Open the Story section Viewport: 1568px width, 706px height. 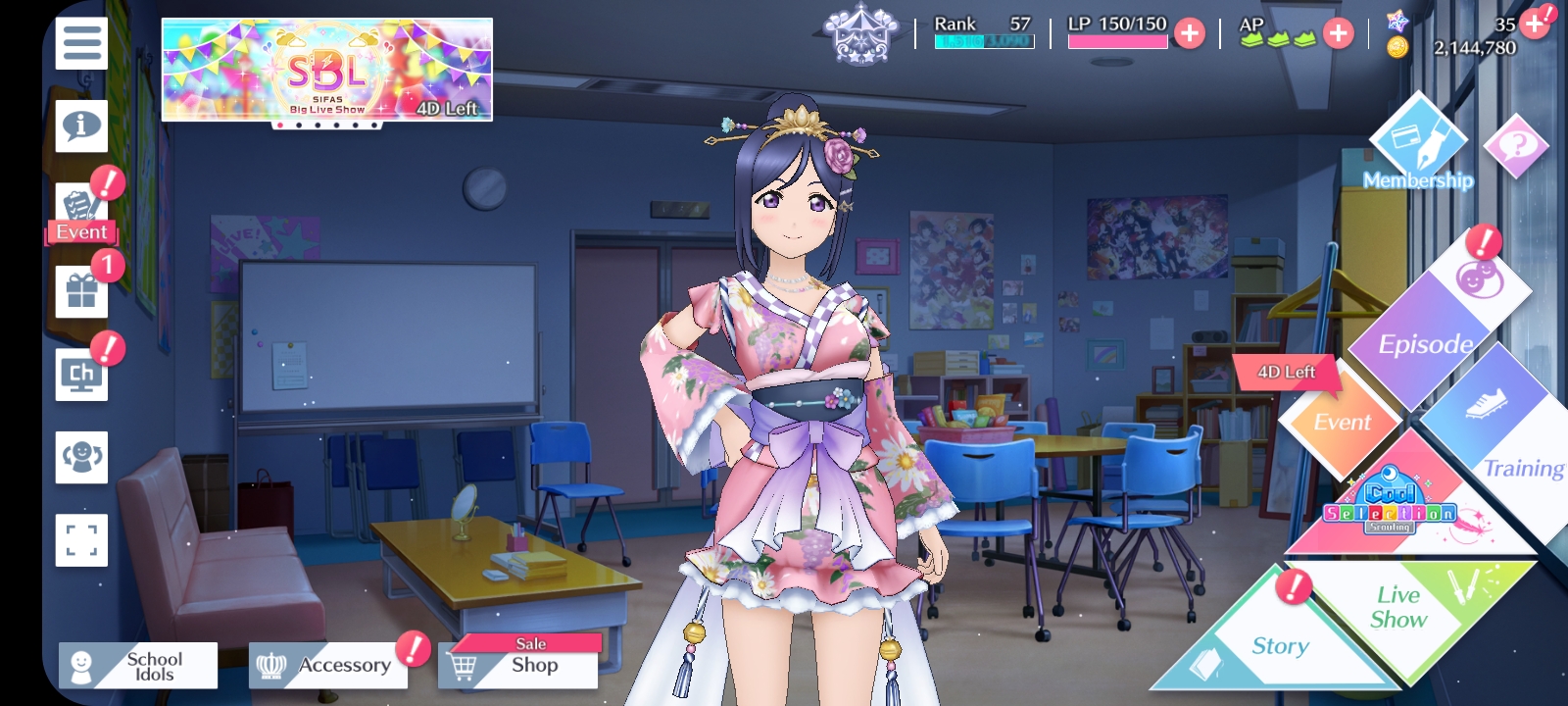point(1274,642)
